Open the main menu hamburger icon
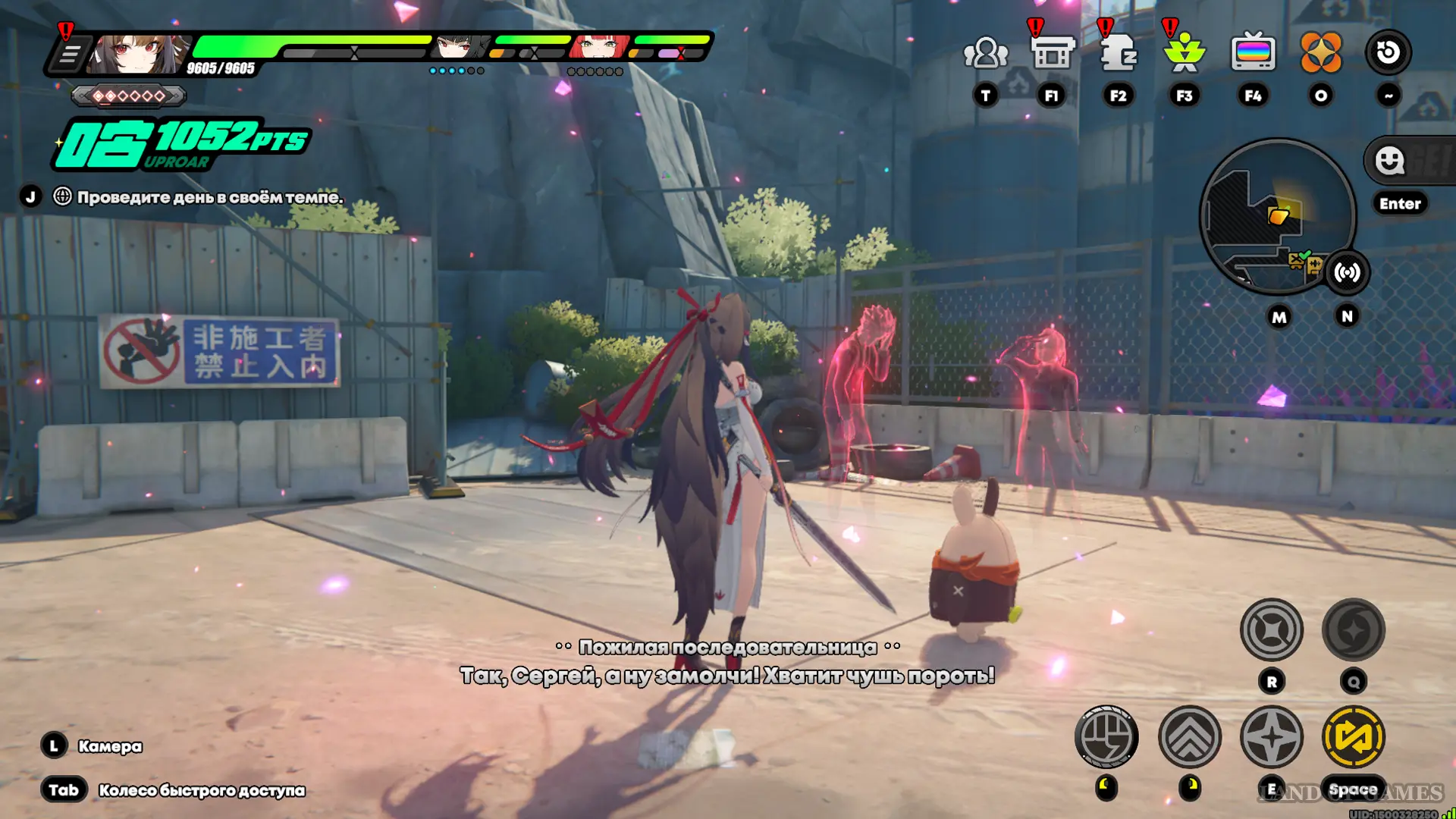 pos(70,55)
